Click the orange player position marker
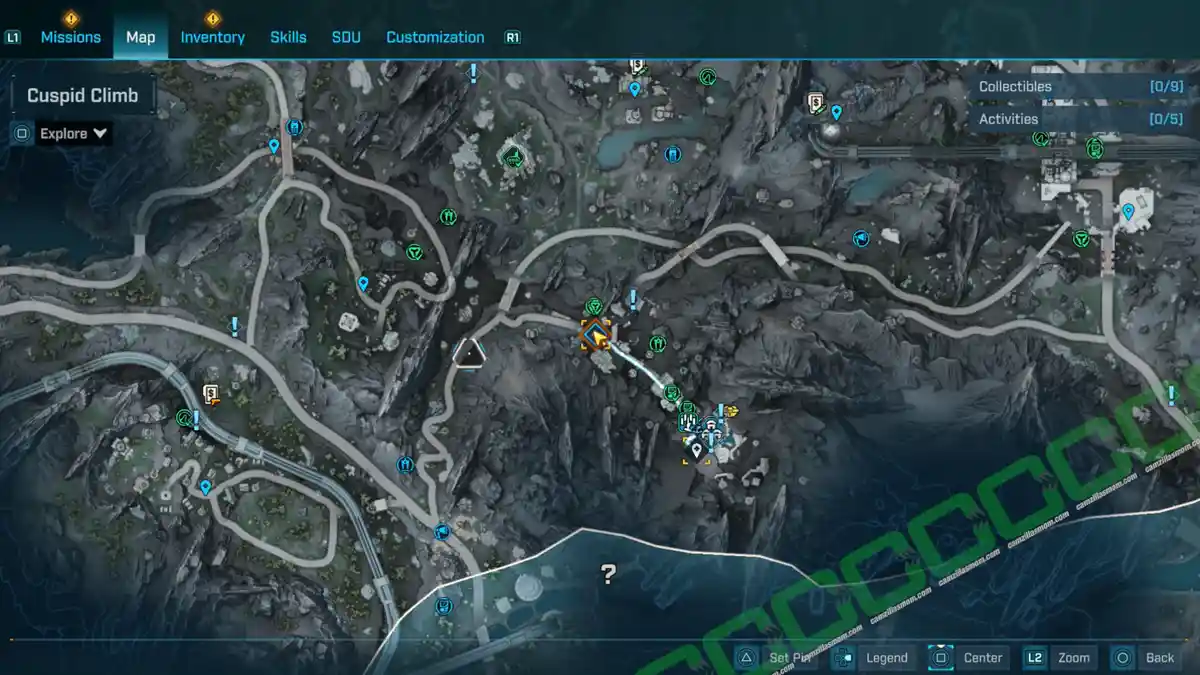The width and height of the screenshot is (1200, 675). [597, 336]
